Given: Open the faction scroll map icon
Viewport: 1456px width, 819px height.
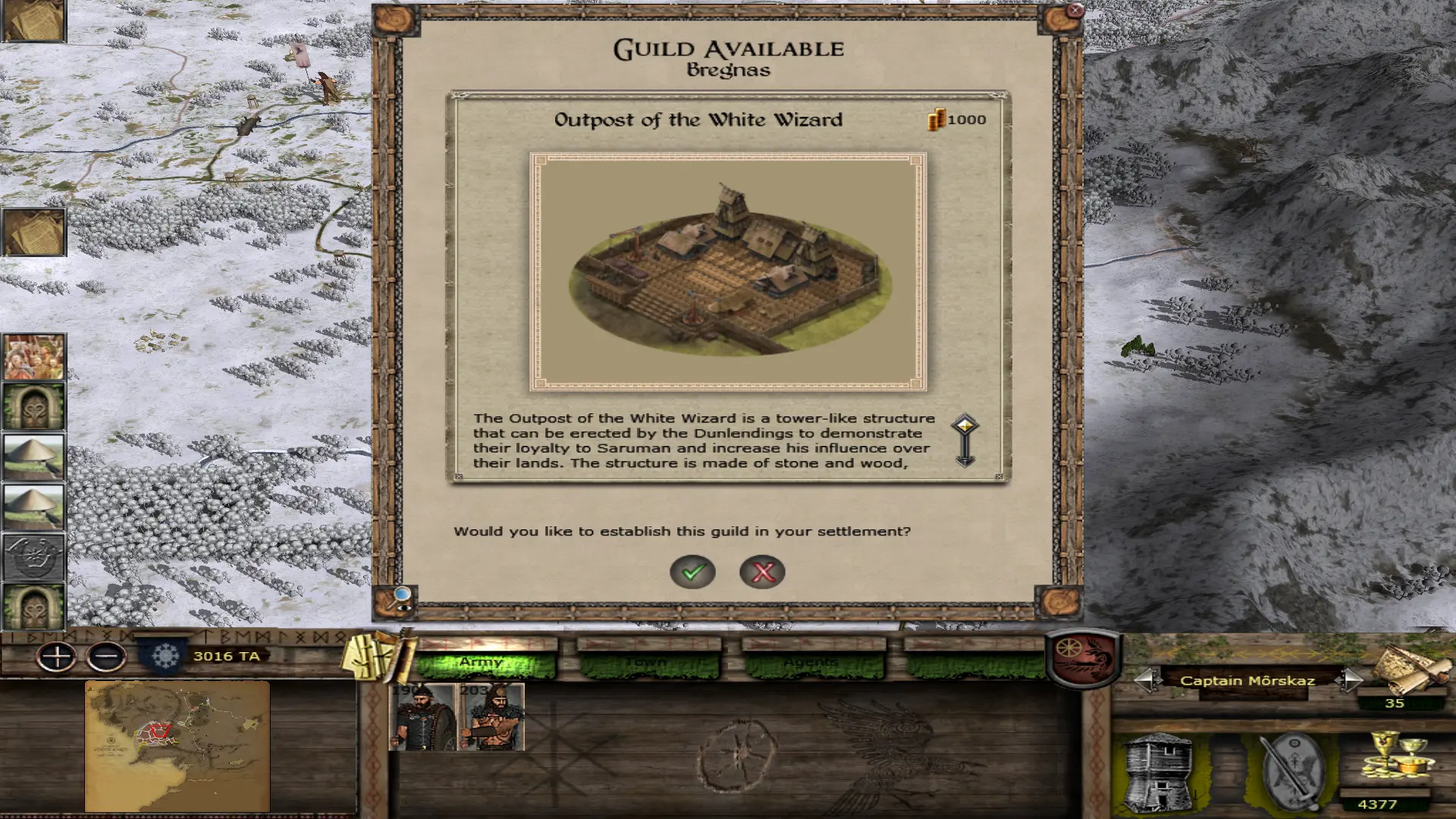Looking at the screenshot, I should click(x=1412, y=669).
